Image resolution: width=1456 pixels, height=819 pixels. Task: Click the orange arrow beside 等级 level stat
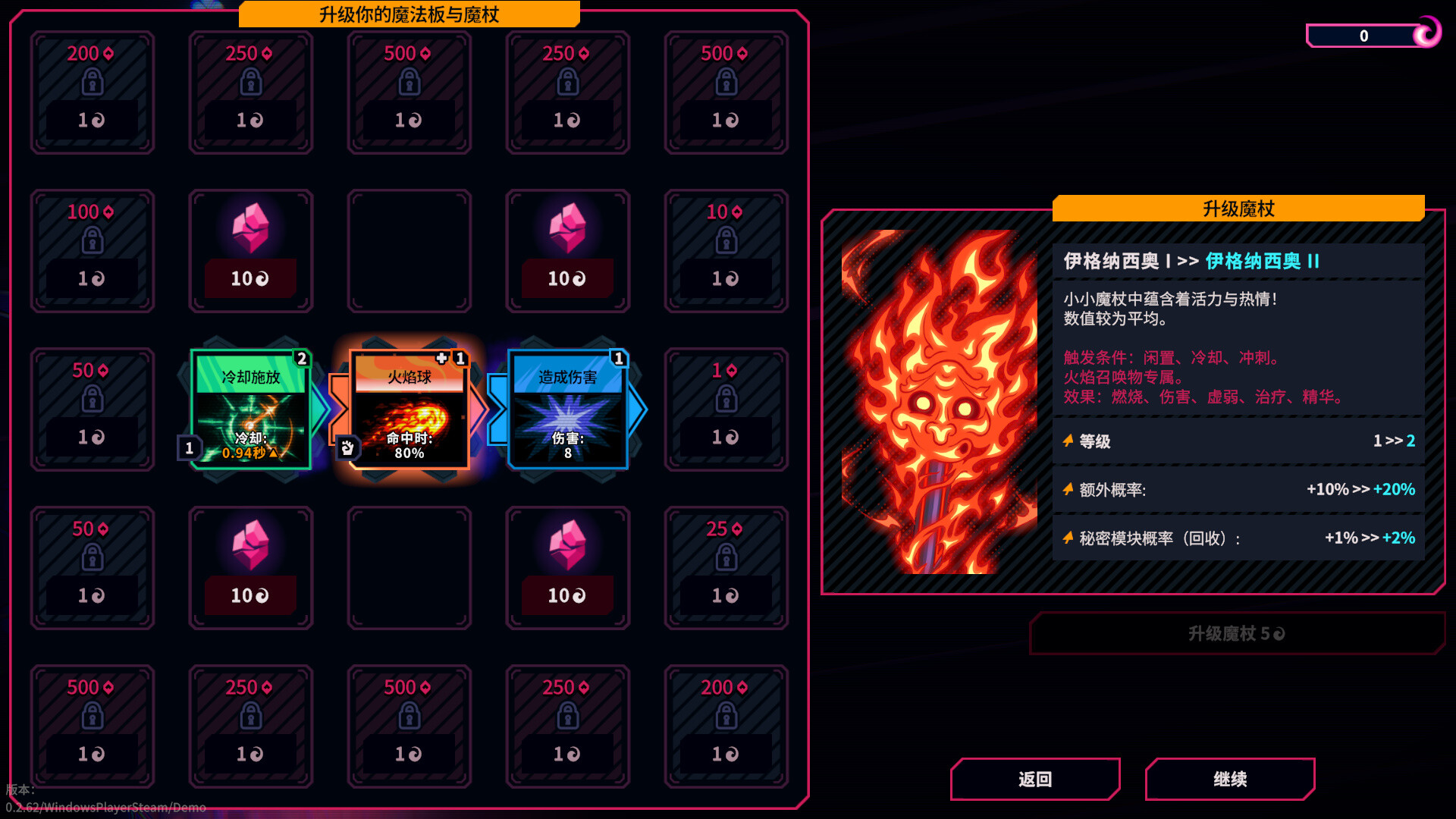click(1066, 440)
